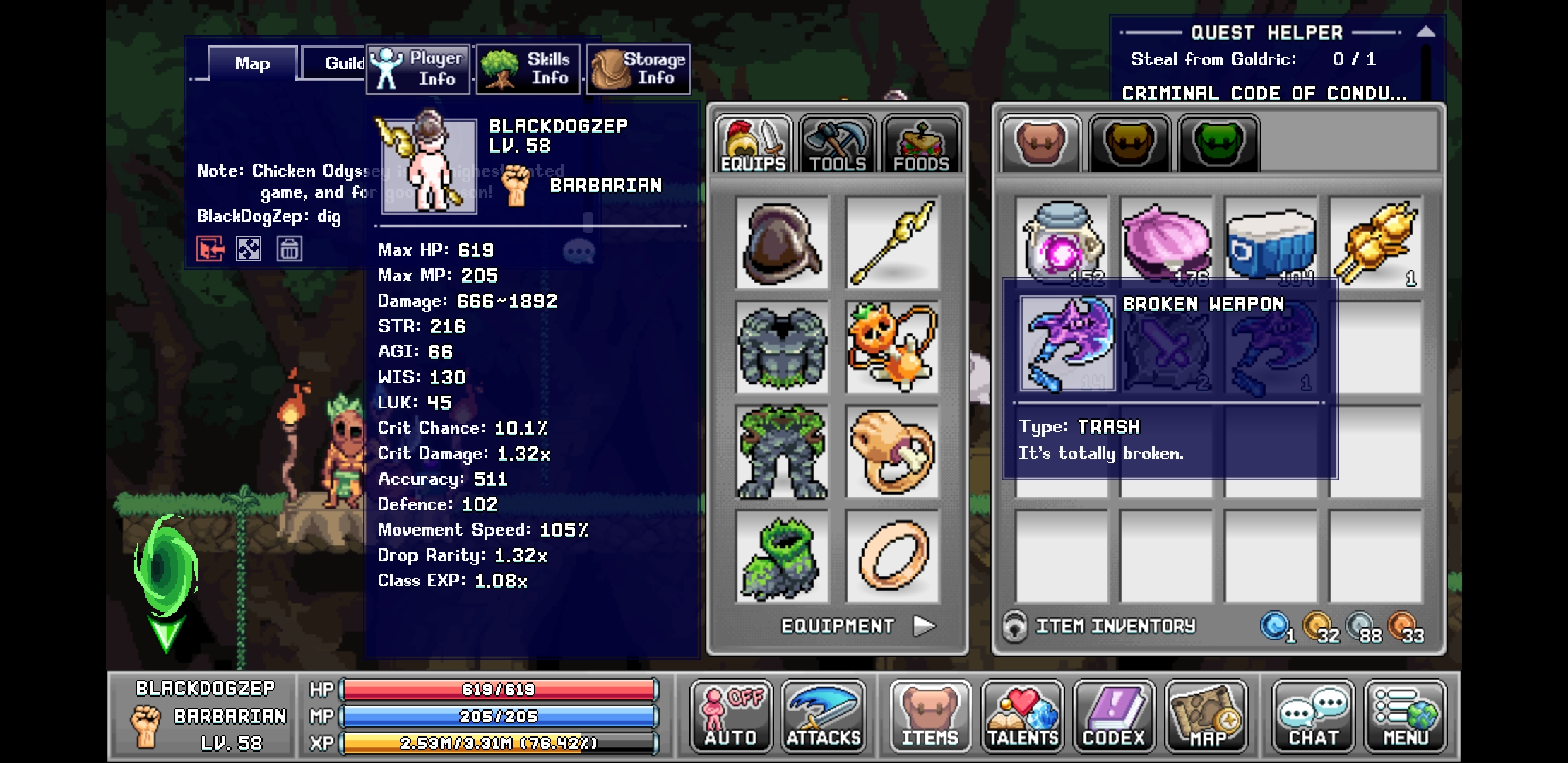This screenshot has width=1568, height=763.
Task: Advance to next Equipment page with the arrow
Action: click(924, 625)
